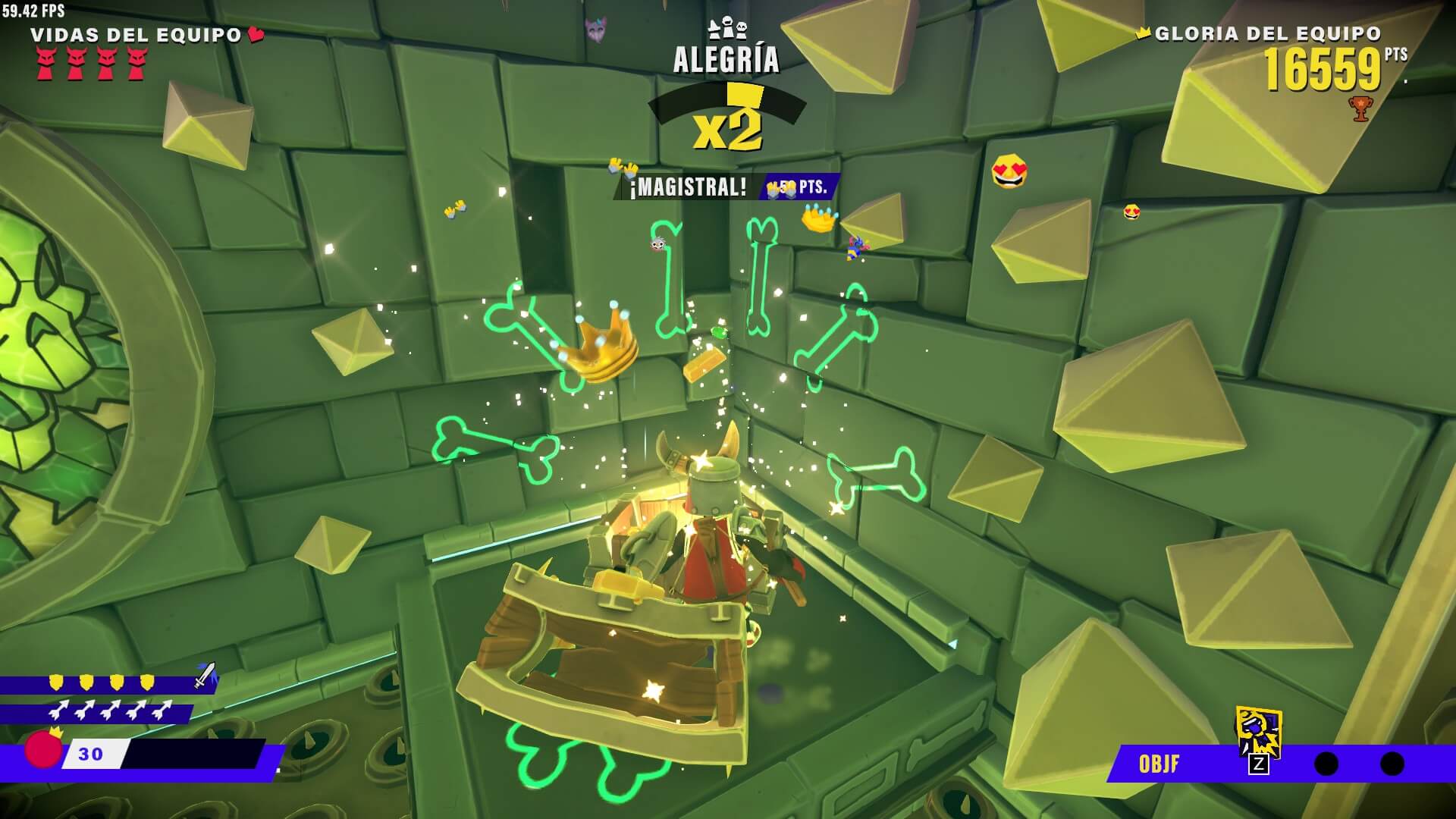Click the bronze trophy under the team score

(1360, 108)
